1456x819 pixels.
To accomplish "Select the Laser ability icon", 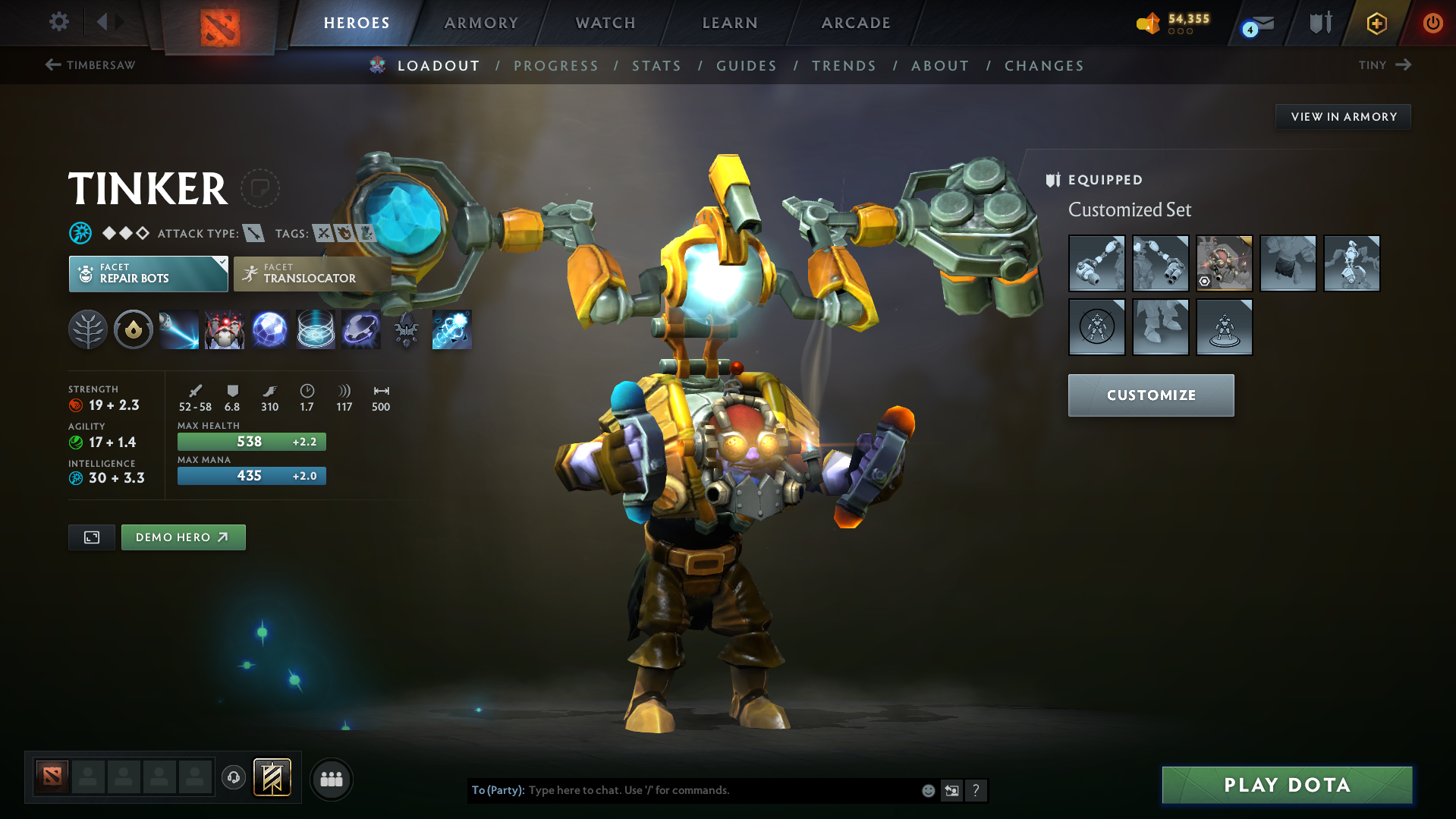I will (178, 329).
